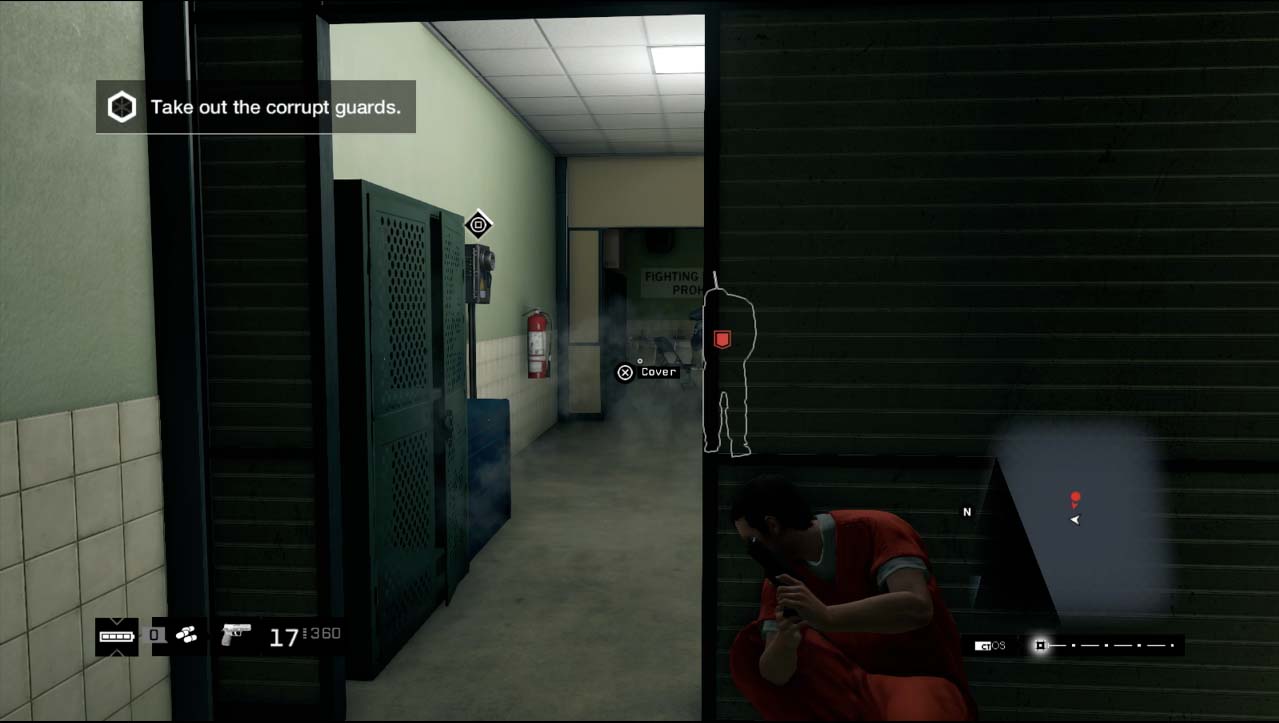Select the phone battery icon
The image size is (1279, 723).
[x=116, y=635]
